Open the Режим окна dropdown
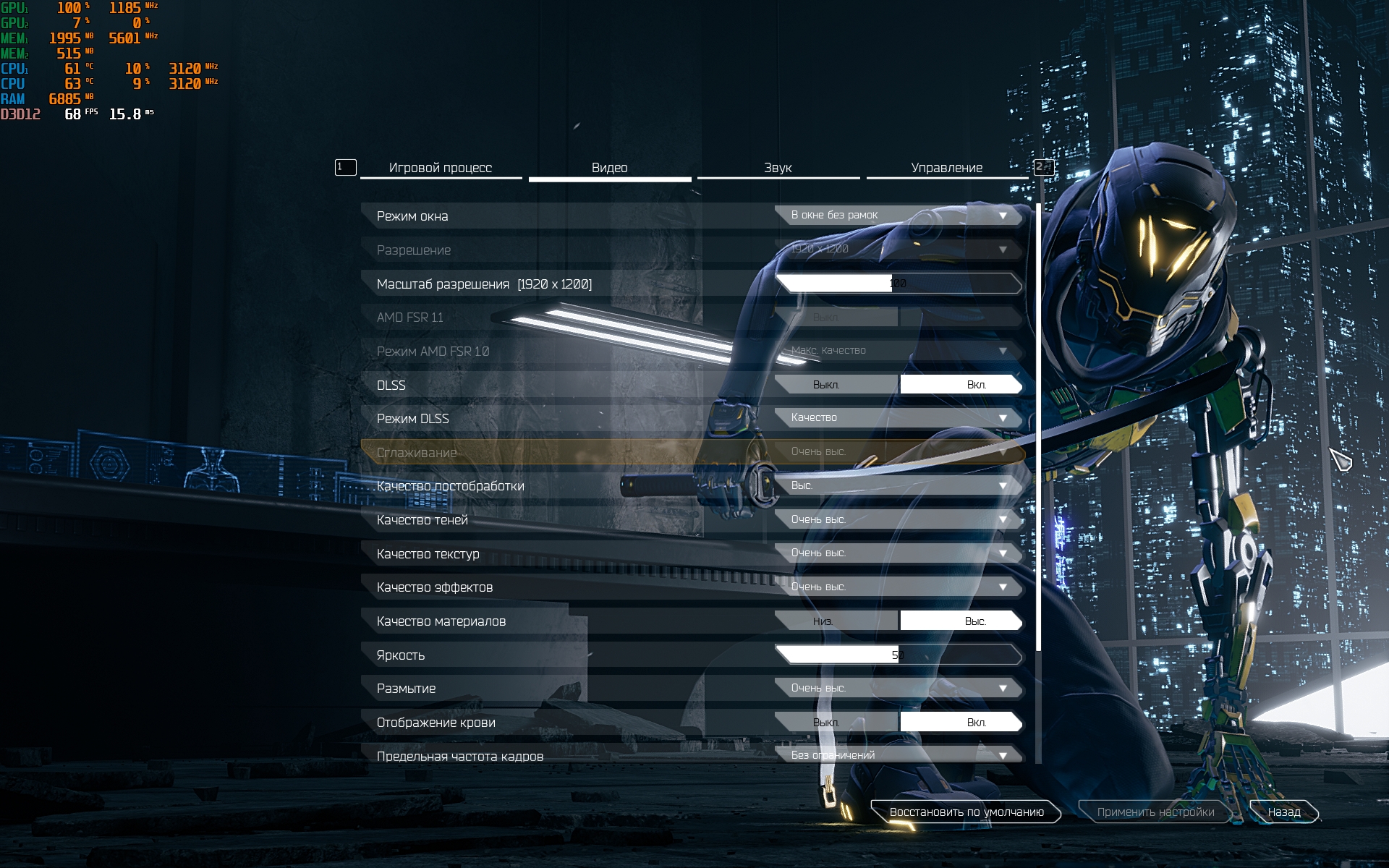 [898, 216]
